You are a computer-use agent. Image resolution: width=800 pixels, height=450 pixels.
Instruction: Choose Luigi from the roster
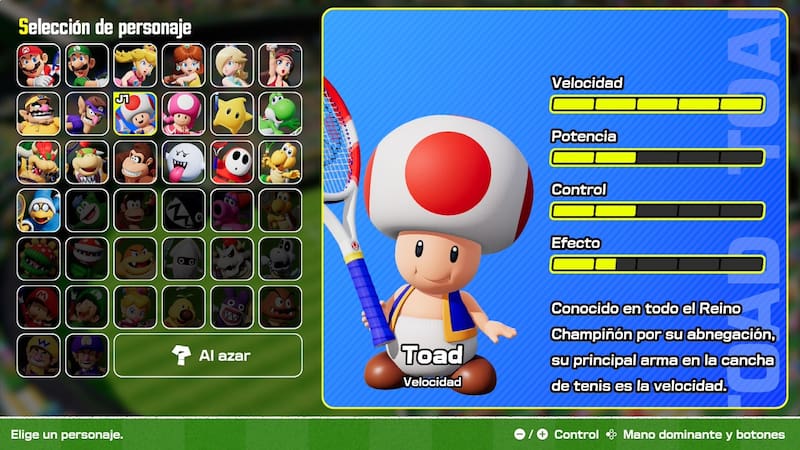[87, 65]
